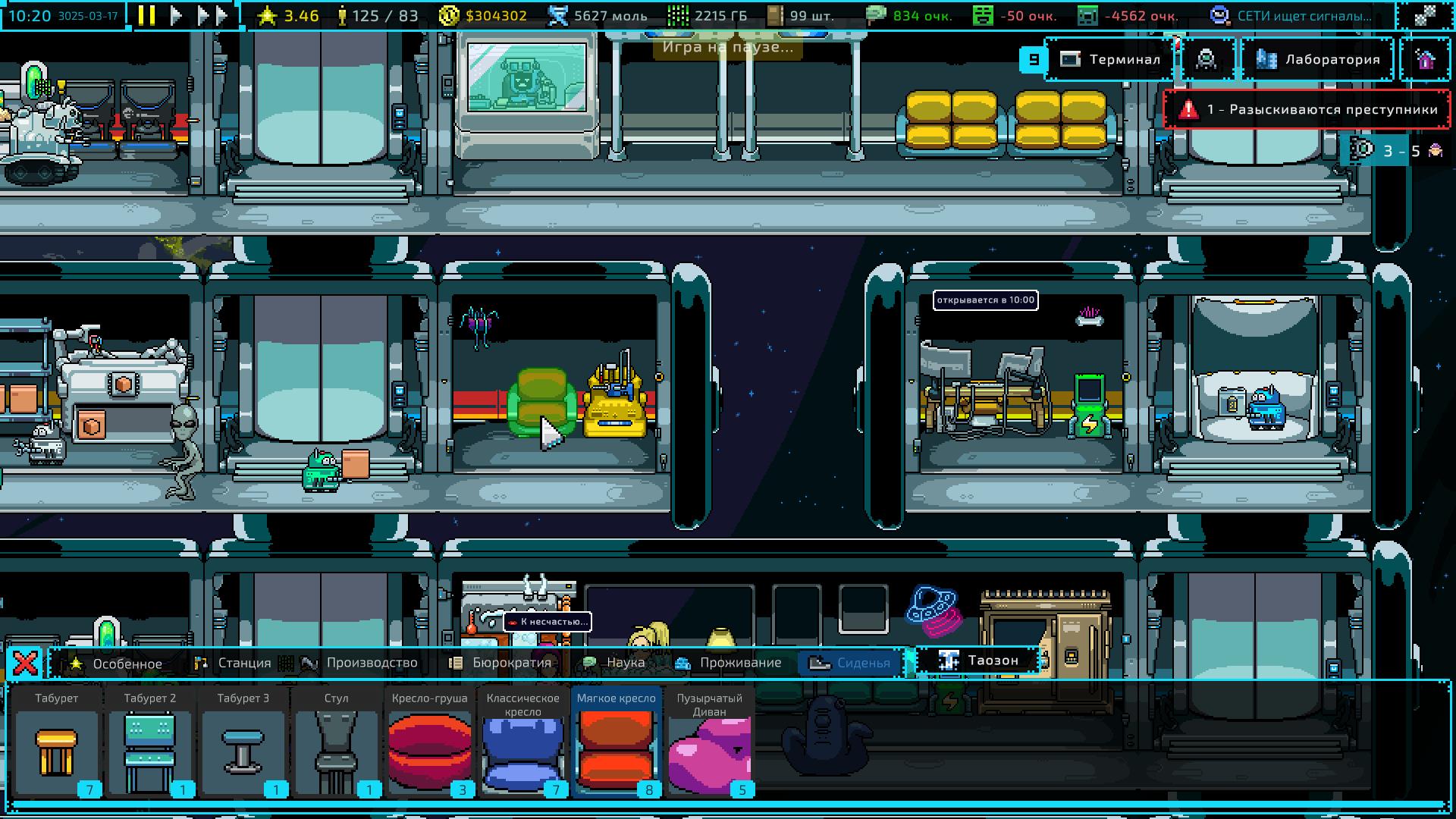
Task: Switch to the Особенное category
Action: click(116, 664)
